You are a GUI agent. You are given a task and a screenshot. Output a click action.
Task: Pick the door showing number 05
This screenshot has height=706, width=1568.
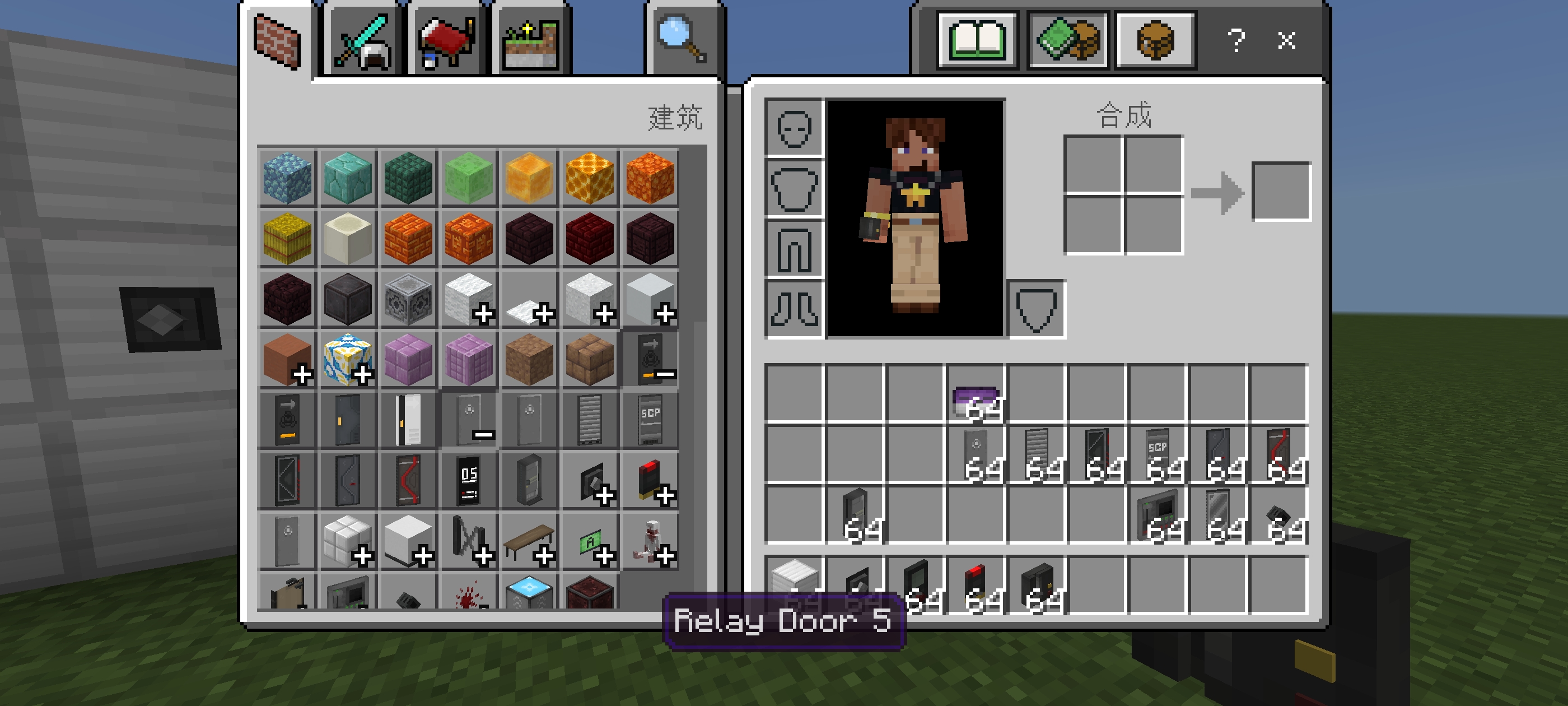[x=469, y=481]
